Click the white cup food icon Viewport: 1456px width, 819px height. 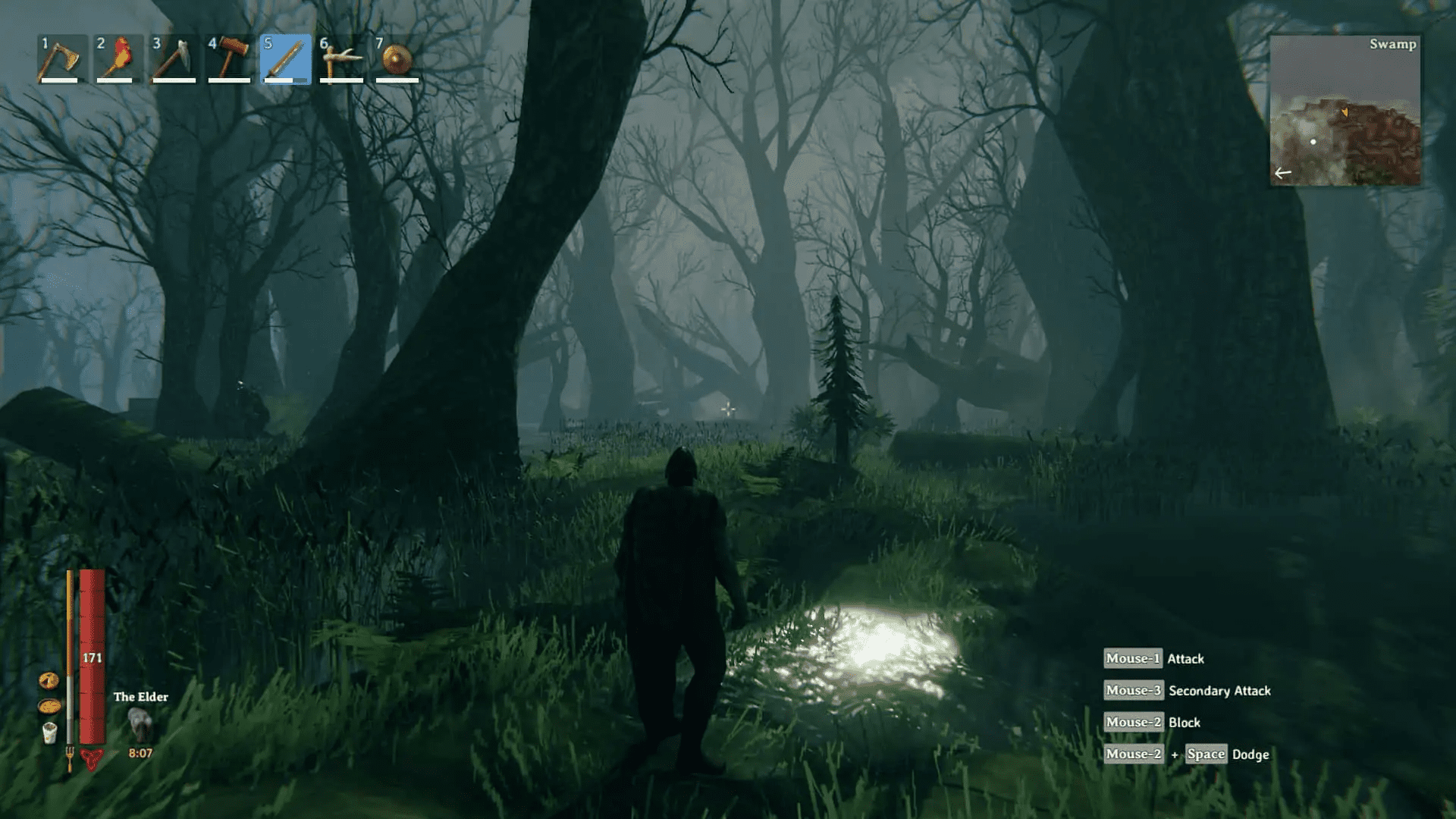(49, 733)
